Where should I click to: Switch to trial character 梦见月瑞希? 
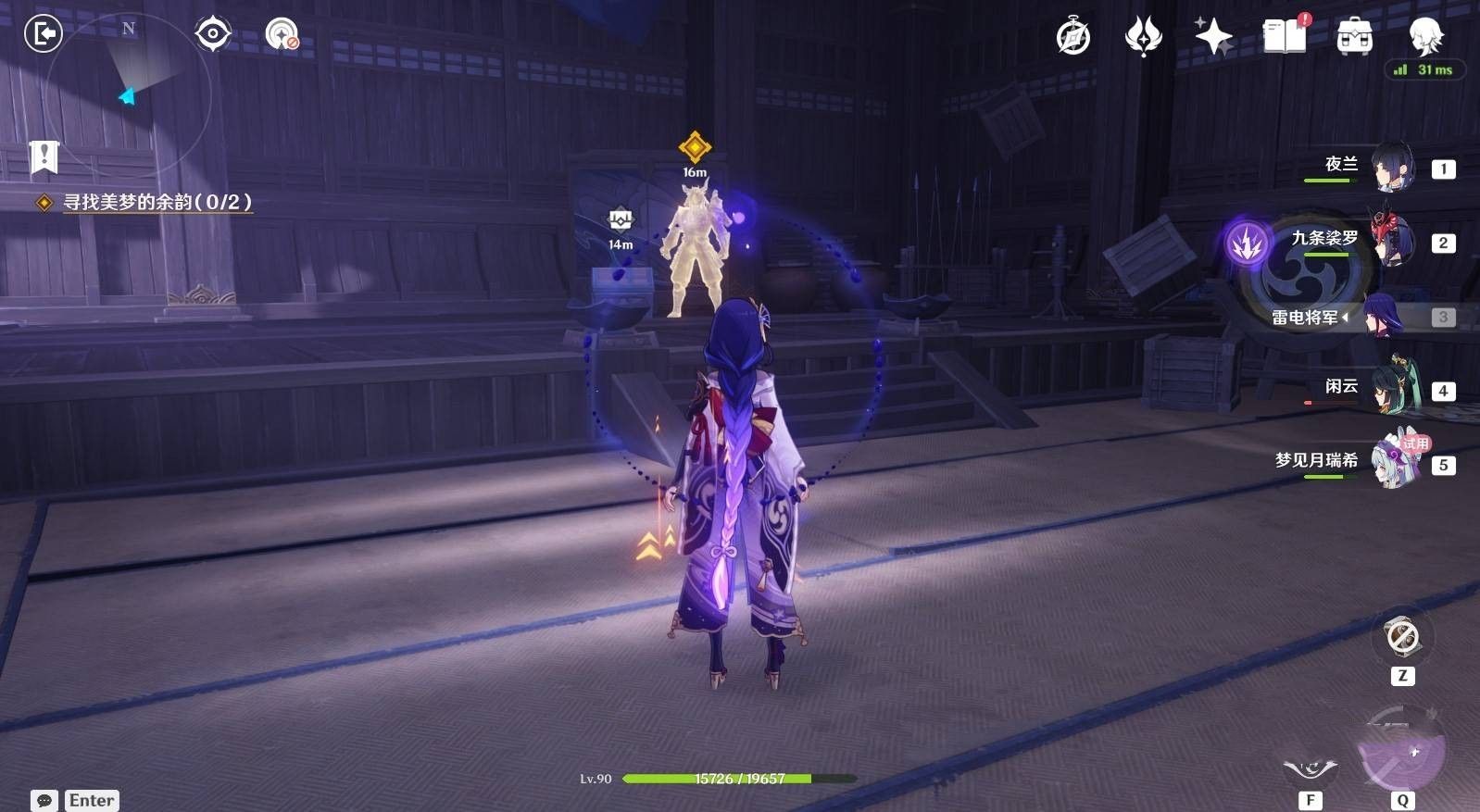tap(1394, 462)
